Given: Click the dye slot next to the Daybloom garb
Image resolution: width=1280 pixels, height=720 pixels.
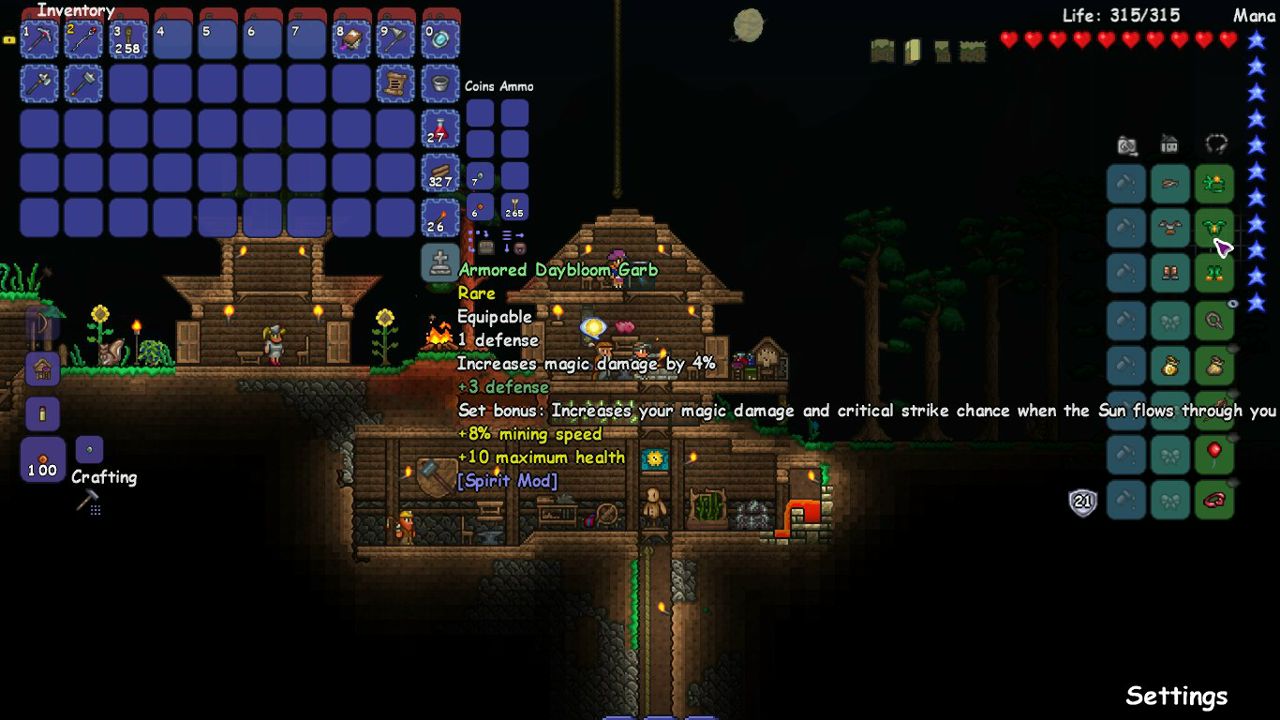Looking at the screenshot, I should (1126, 228).
